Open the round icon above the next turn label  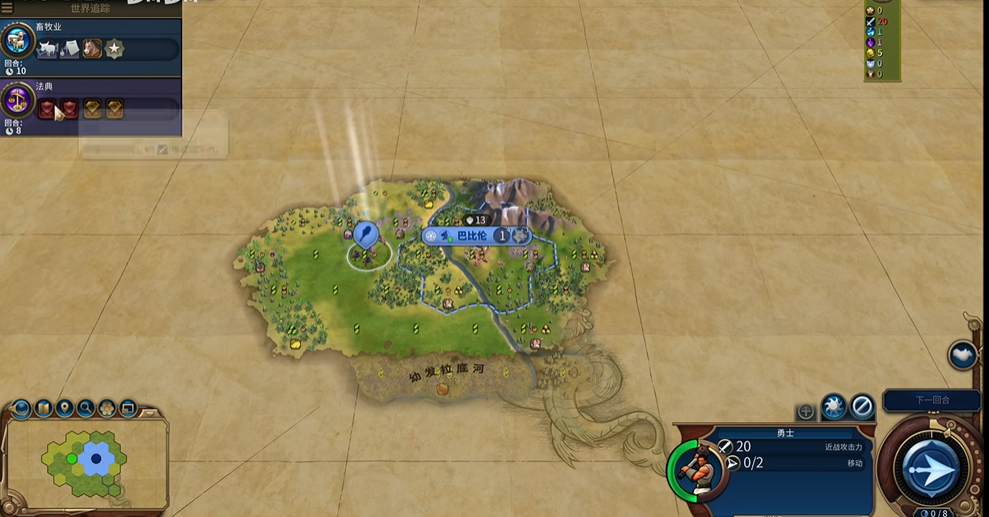pyautogui.click(x=962, y=355)
